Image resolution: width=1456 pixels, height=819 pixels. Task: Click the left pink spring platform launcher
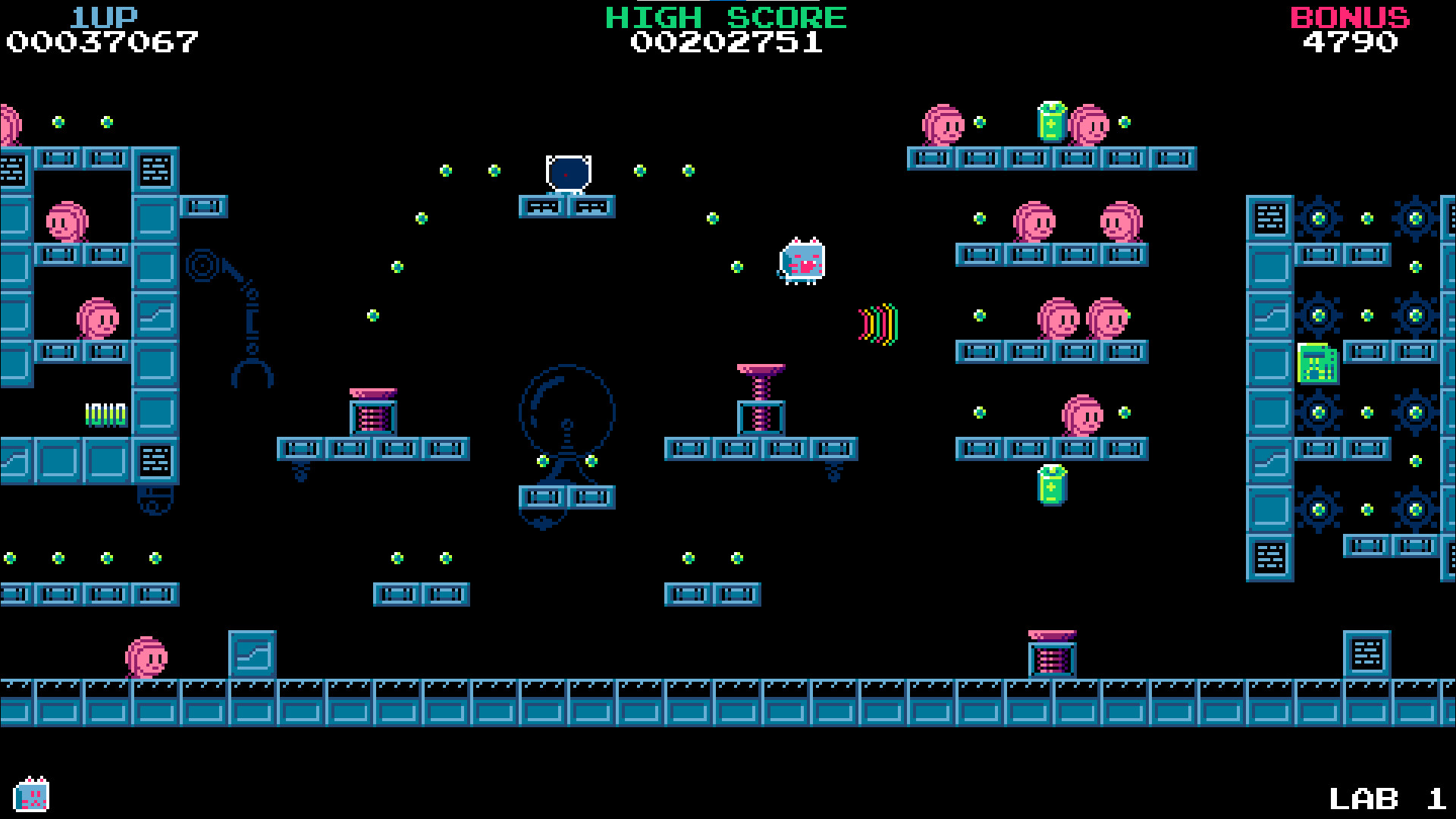(x=373, y=409)
